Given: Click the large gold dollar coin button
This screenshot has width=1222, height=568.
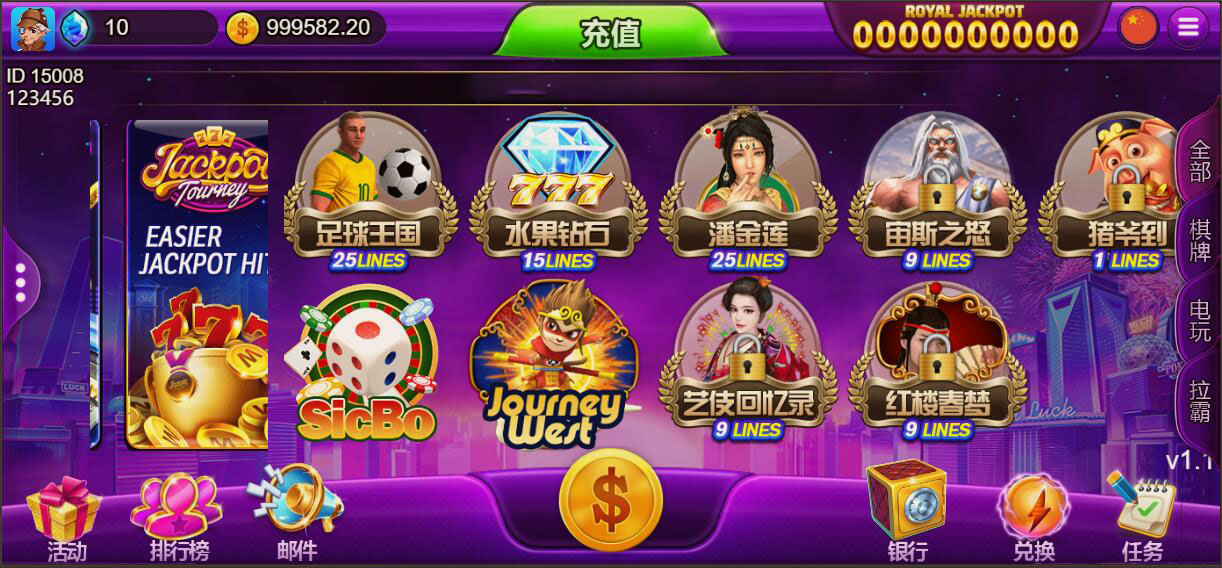Looking at the screenshot, I should [610, 500].
